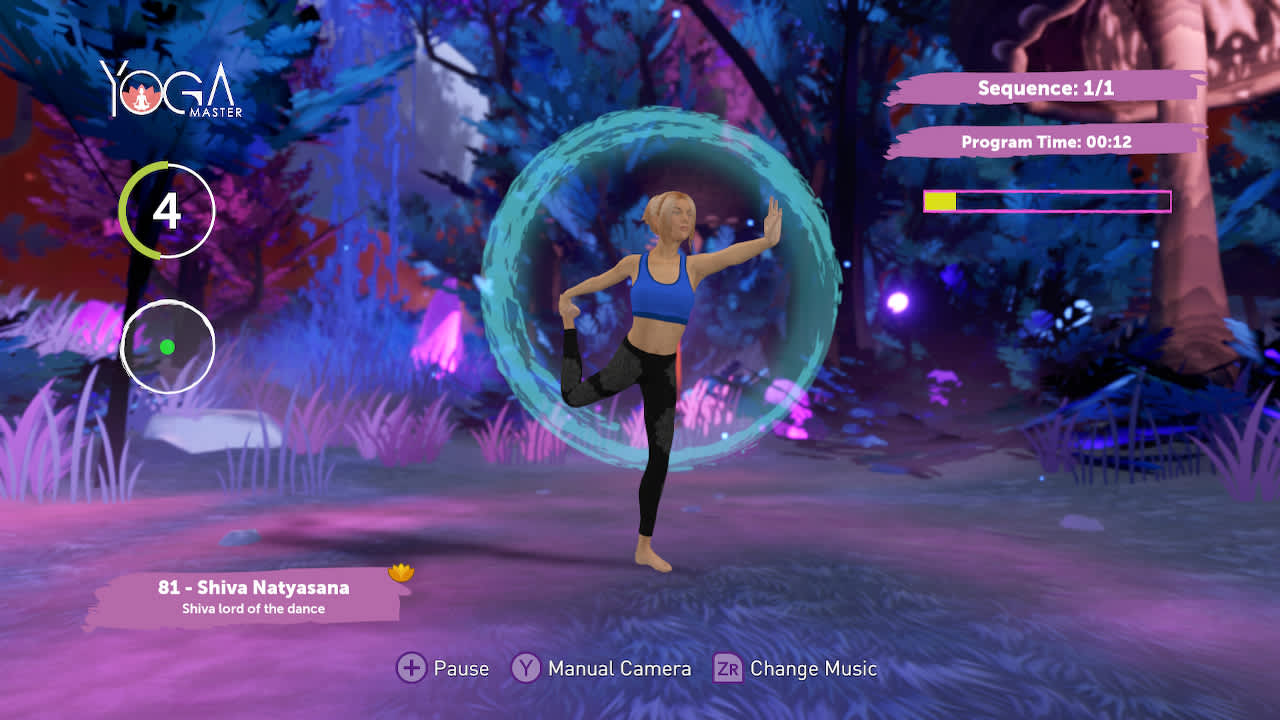
Task: Click the Program Time 00:12 banner
Action: pyautogui.click(x=1045, y=142)
